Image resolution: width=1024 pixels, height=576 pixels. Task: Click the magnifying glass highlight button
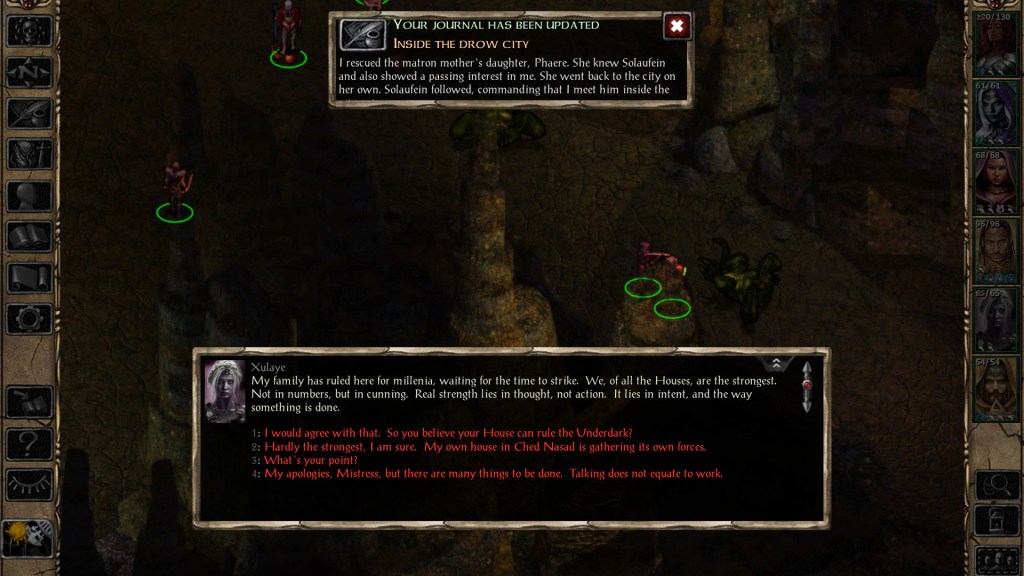click(x=996, y=485)
